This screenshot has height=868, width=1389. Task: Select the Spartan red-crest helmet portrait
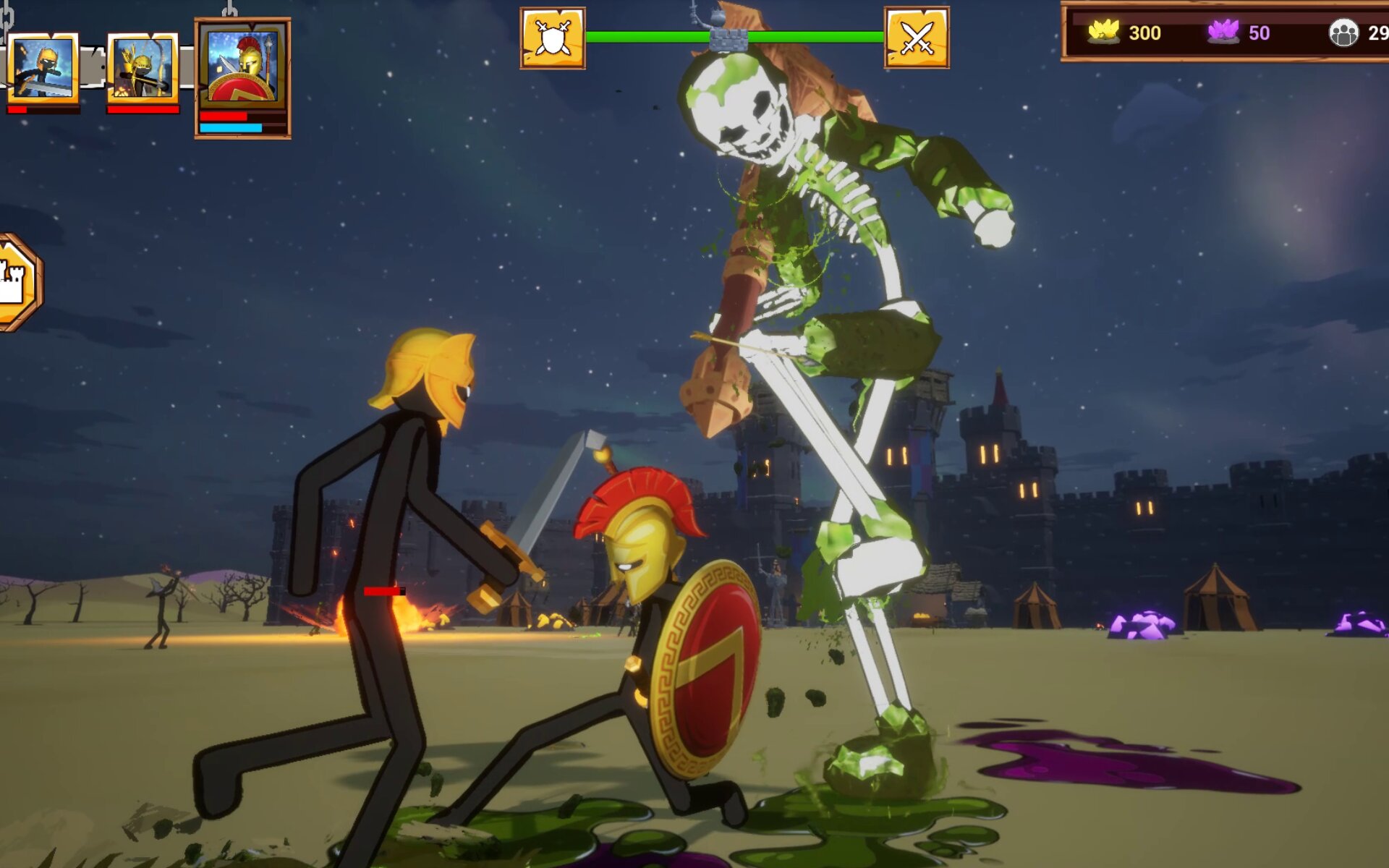pos(242,67)
